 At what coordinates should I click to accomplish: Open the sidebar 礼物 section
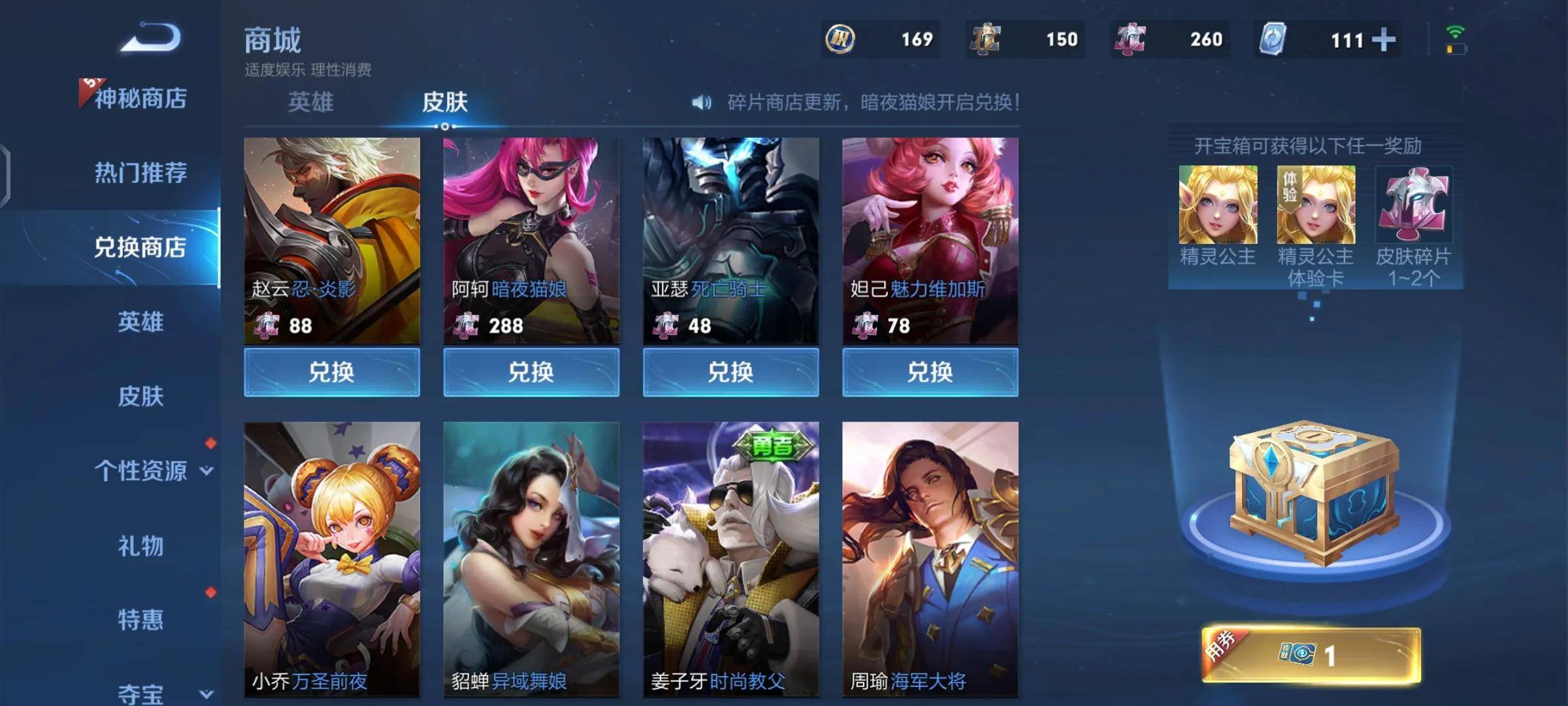[x=140, y=546]
